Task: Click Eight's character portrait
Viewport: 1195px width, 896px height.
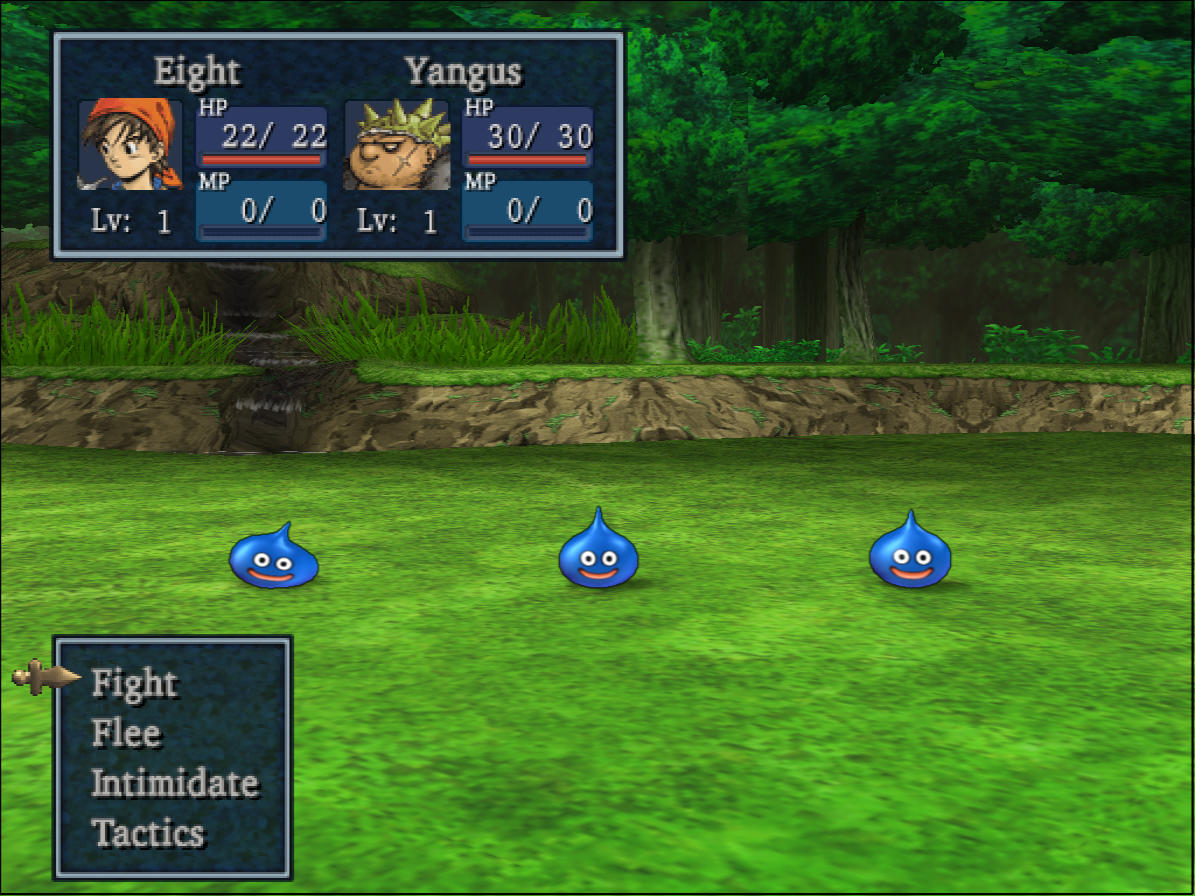Action: [x=130, y=145]
